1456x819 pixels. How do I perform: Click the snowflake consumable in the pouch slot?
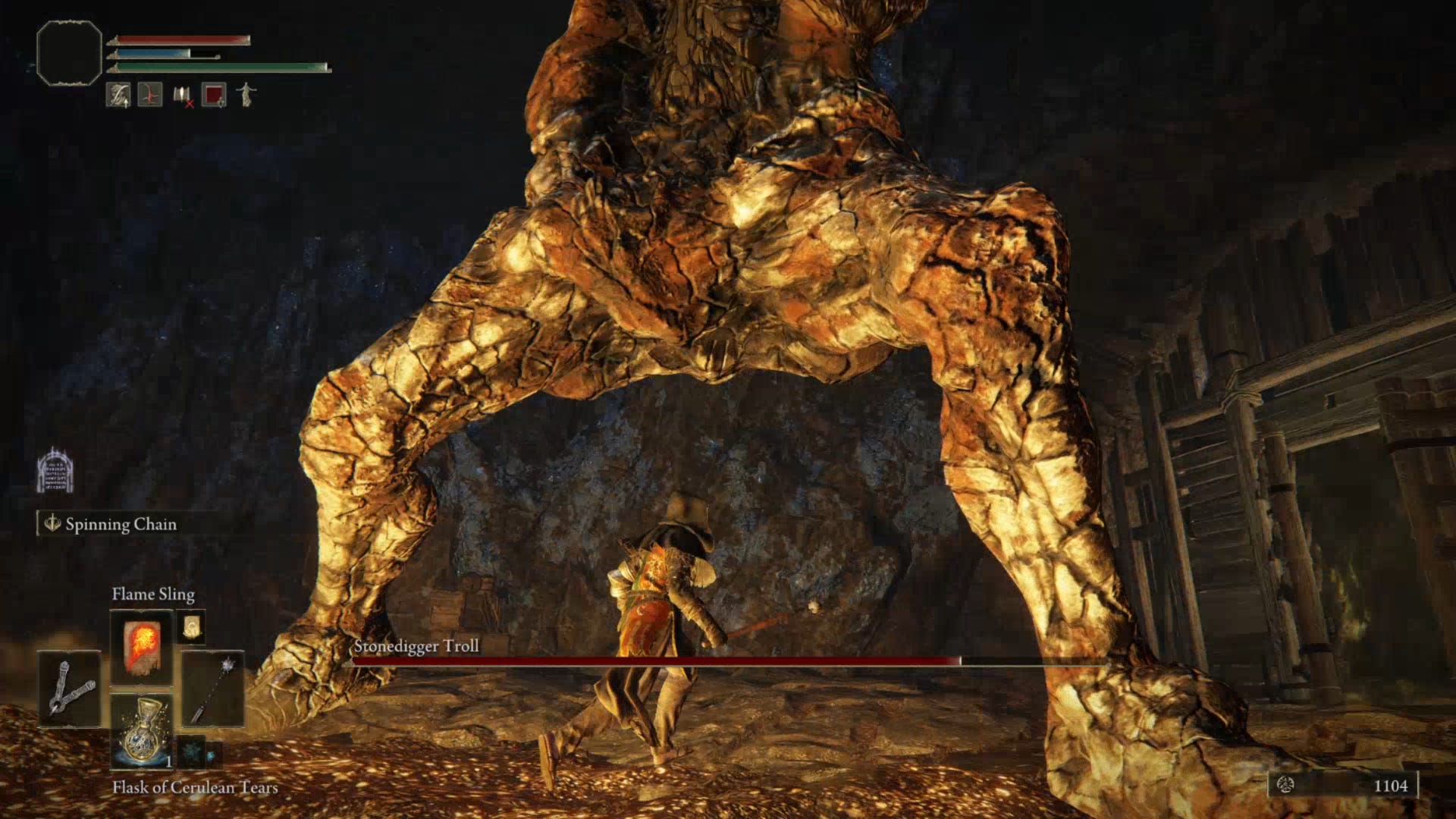point(193,752)
